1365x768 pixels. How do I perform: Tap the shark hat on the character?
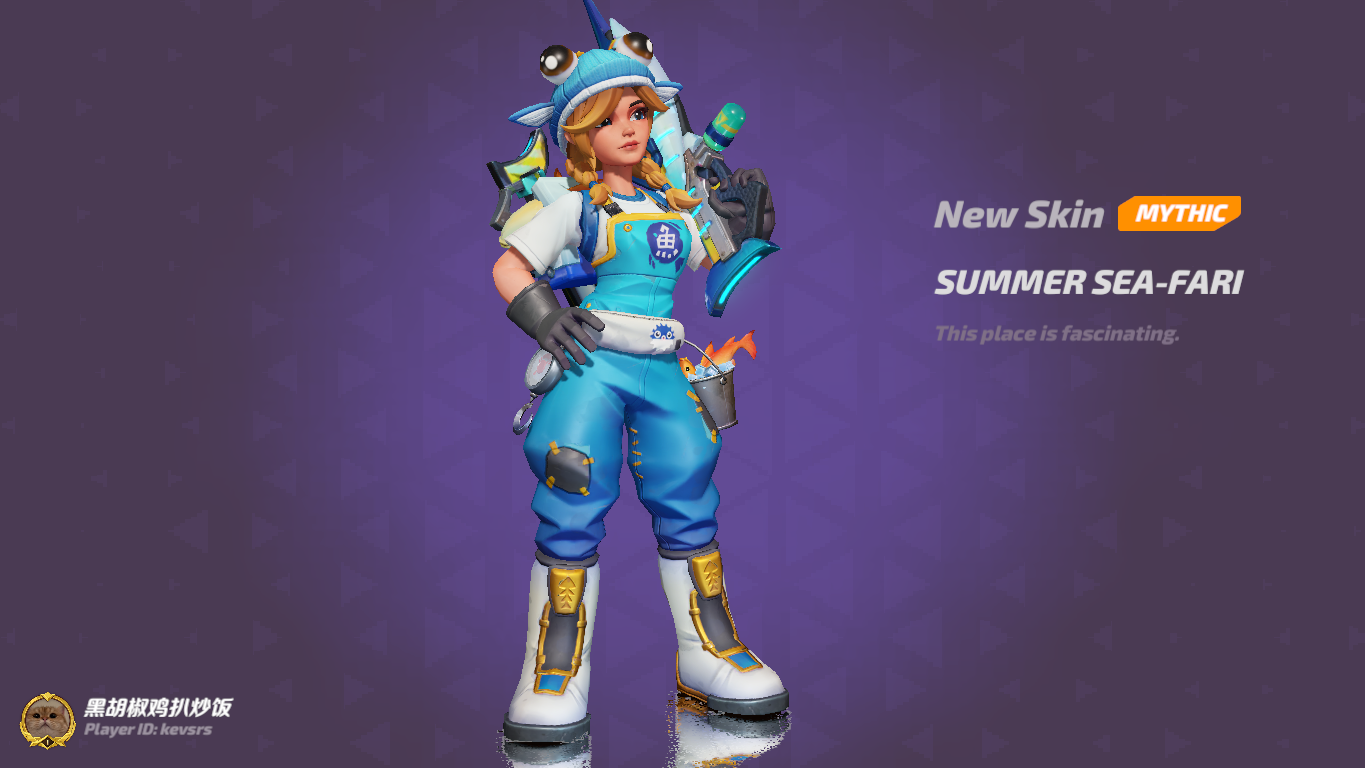(x=602, y=70)
